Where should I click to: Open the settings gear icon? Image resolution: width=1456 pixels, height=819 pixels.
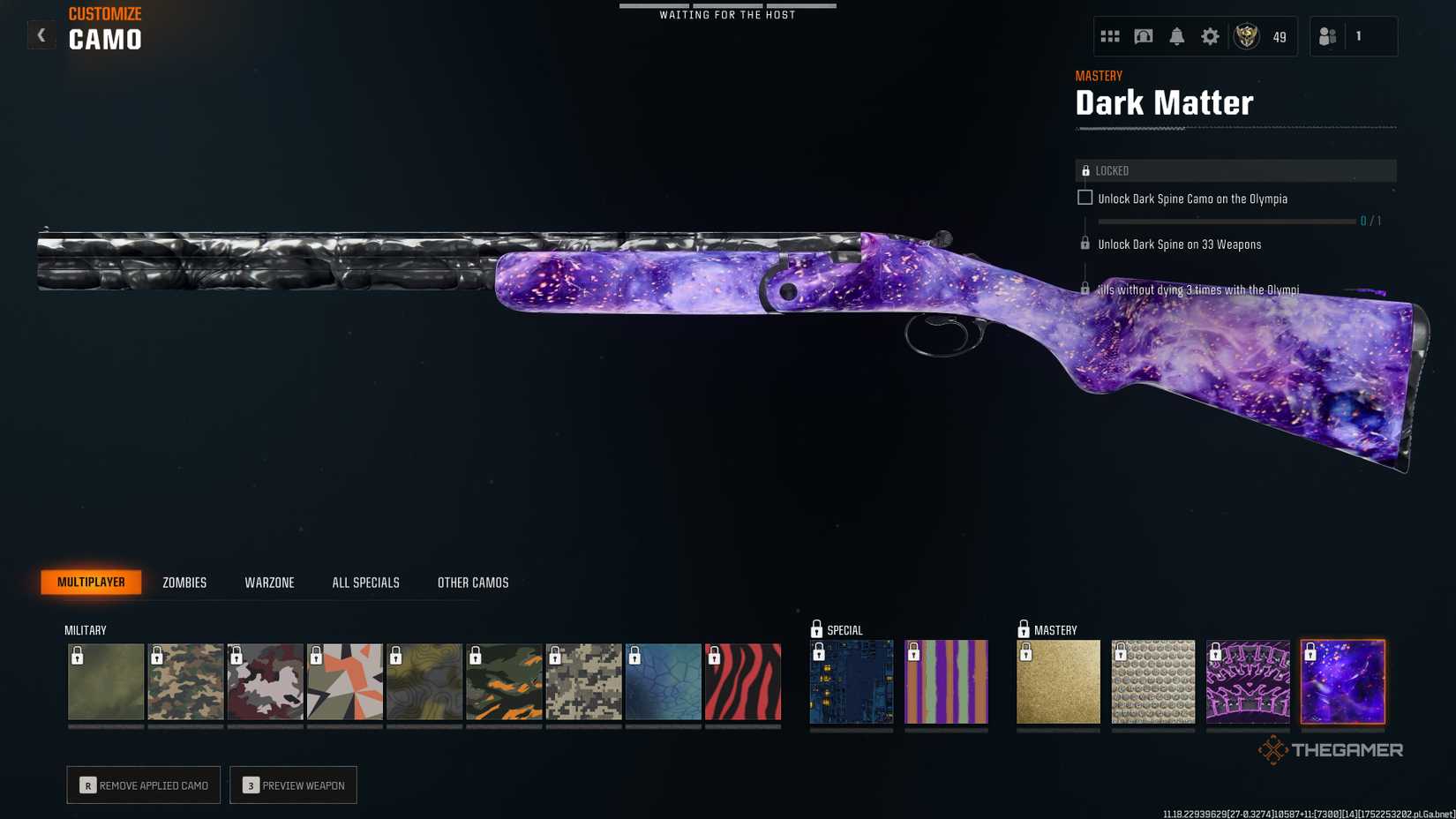[1210, 36]
